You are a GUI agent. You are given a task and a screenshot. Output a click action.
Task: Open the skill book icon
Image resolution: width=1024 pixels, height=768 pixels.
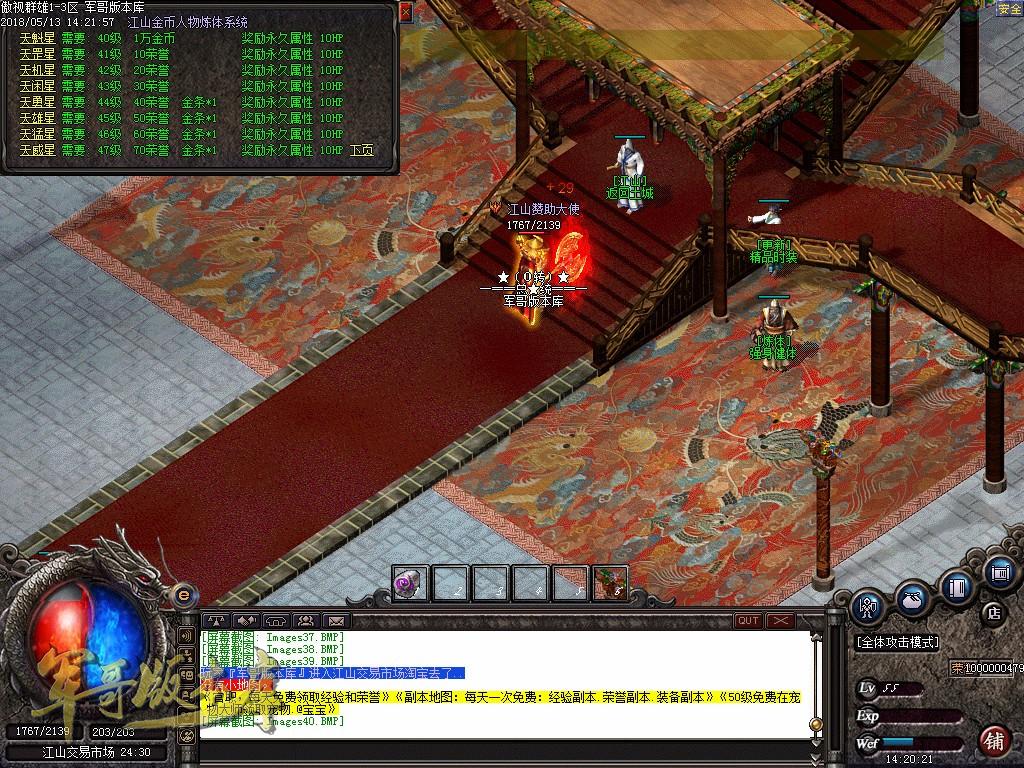pyautogui.click(x=957, y=587)
